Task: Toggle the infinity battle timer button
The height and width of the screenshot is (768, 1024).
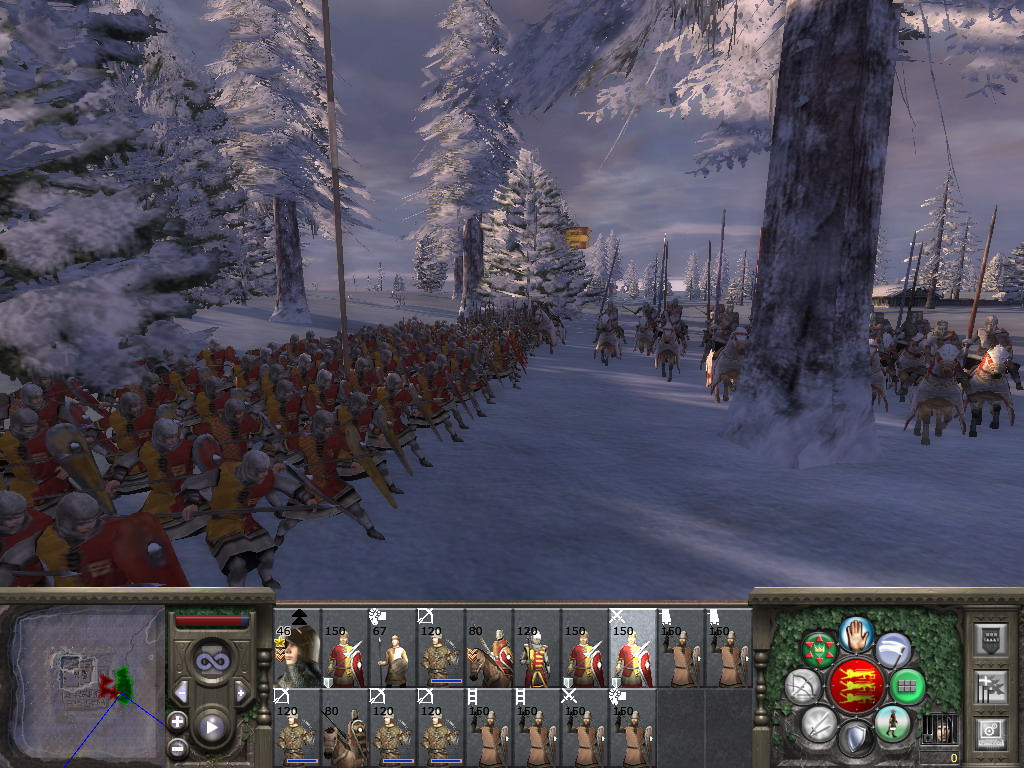Action: [x=212, y=661]
